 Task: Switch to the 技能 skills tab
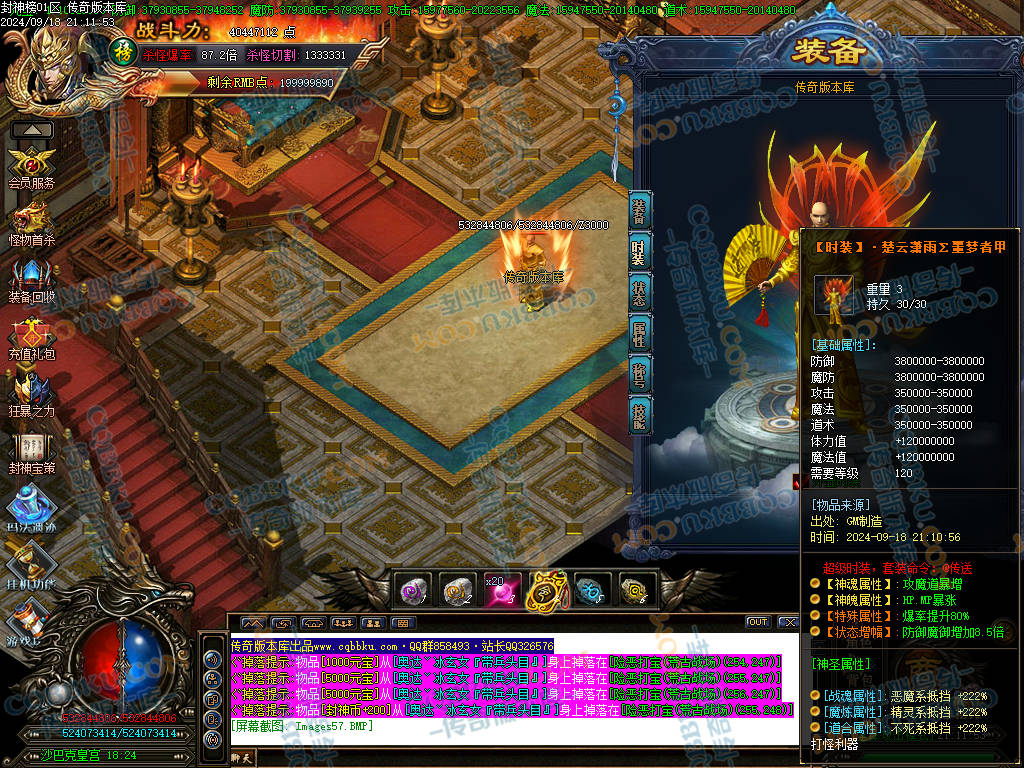(640, 414)
